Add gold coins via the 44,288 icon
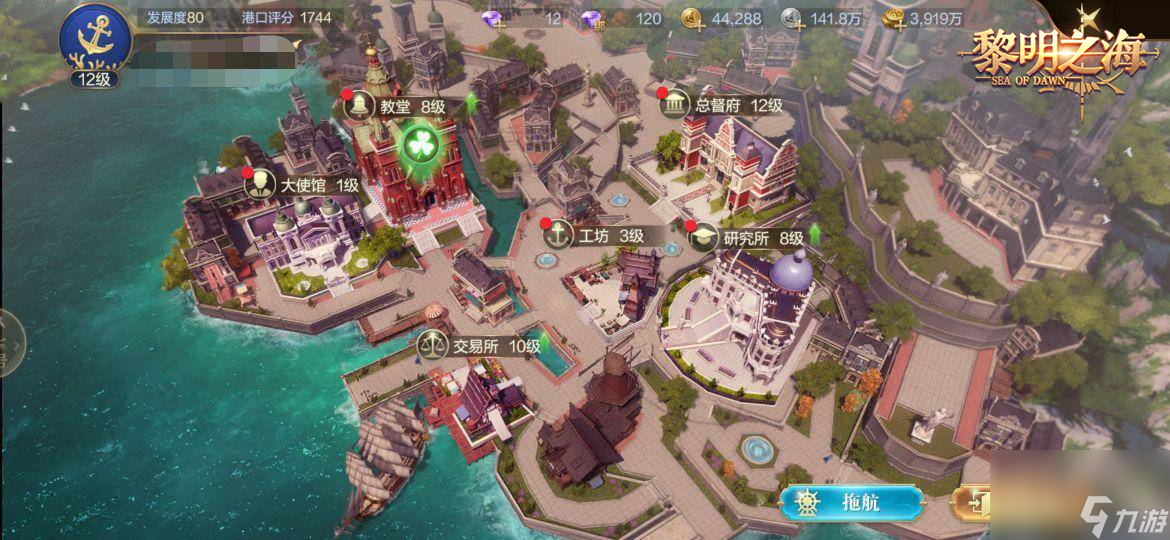 [693, 18]
